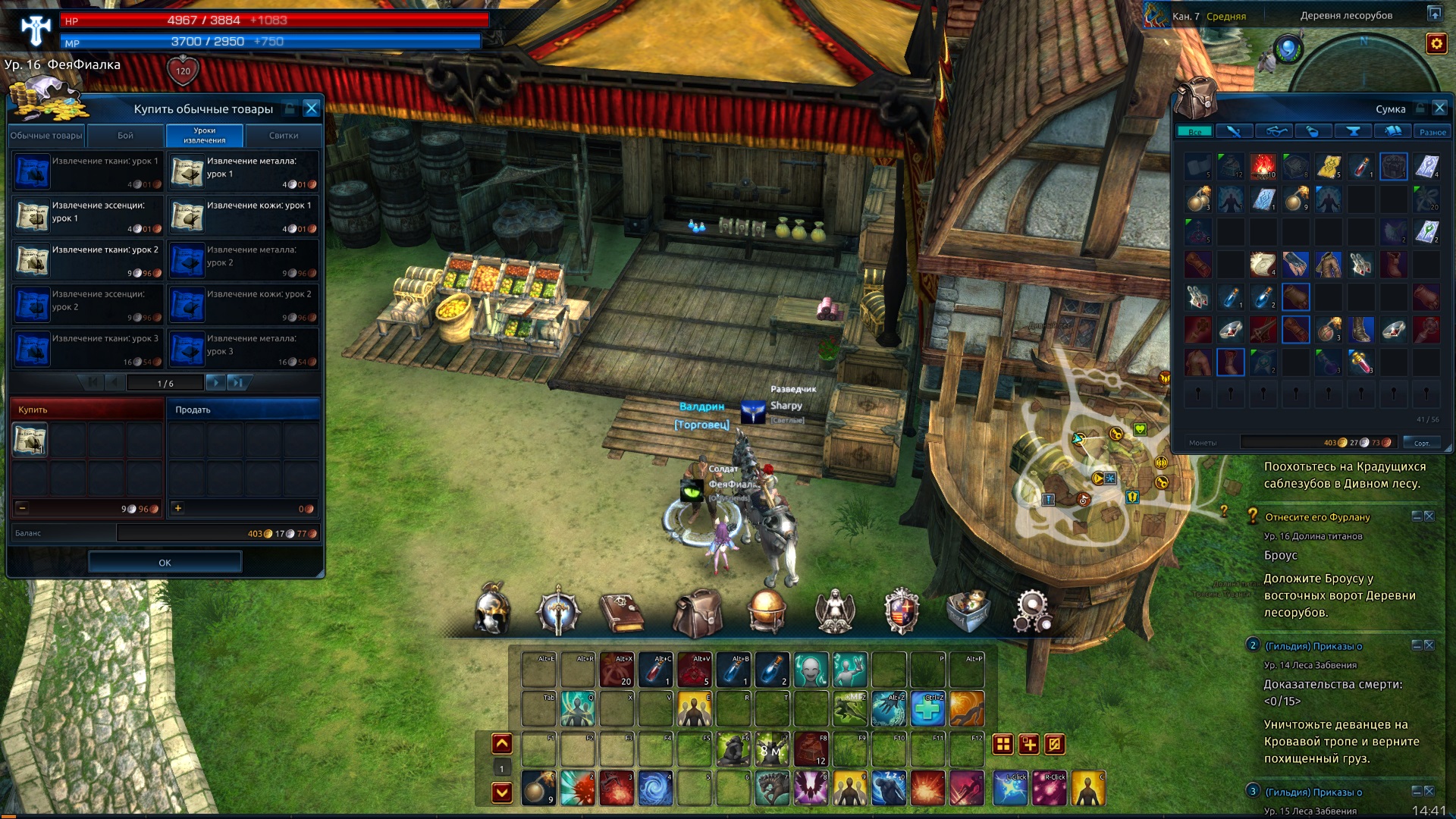Select the Обычные товары tab
The width and height of the screenshot is (1456, 819).
[46, 136]
